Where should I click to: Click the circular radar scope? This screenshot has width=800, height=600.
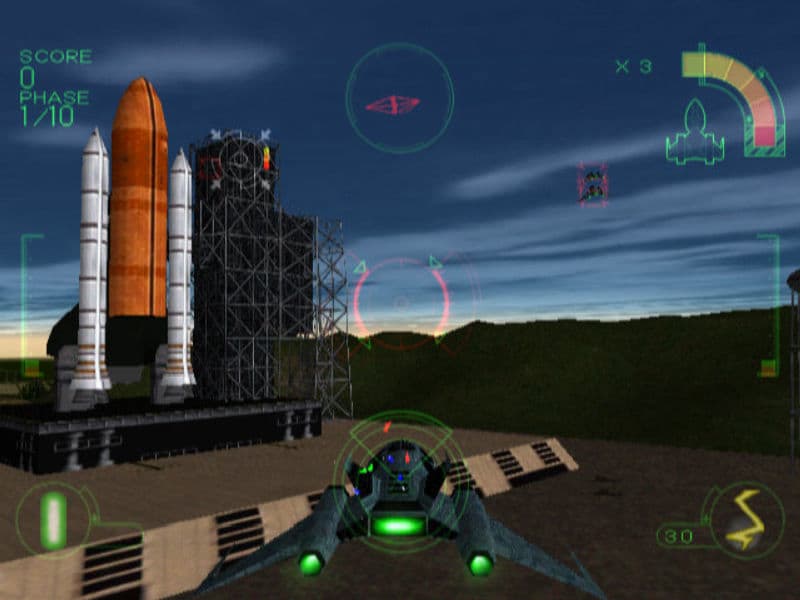click(399, 98)
